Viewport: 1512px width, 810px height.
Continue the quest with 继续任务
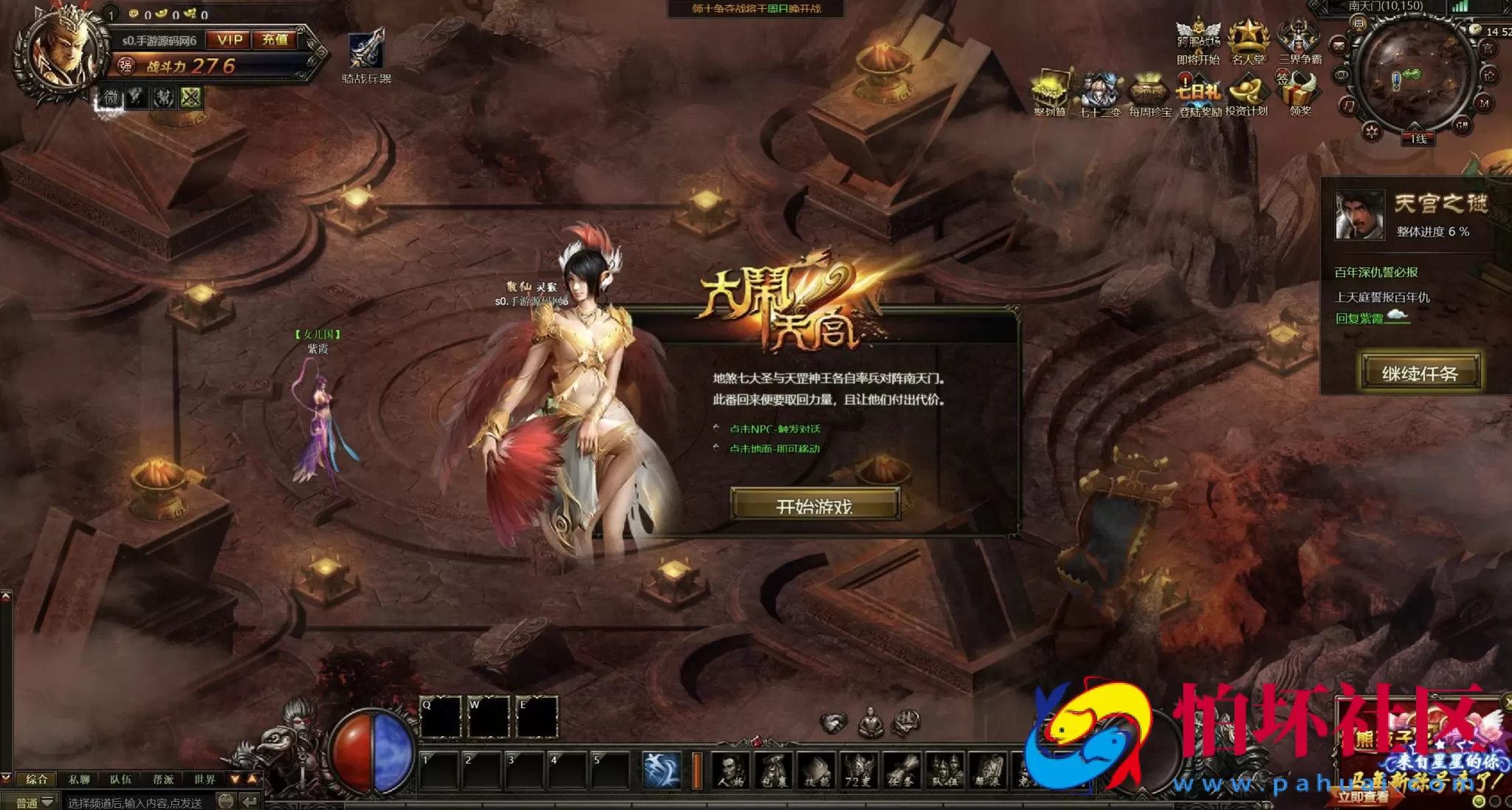pos(1420,373)
